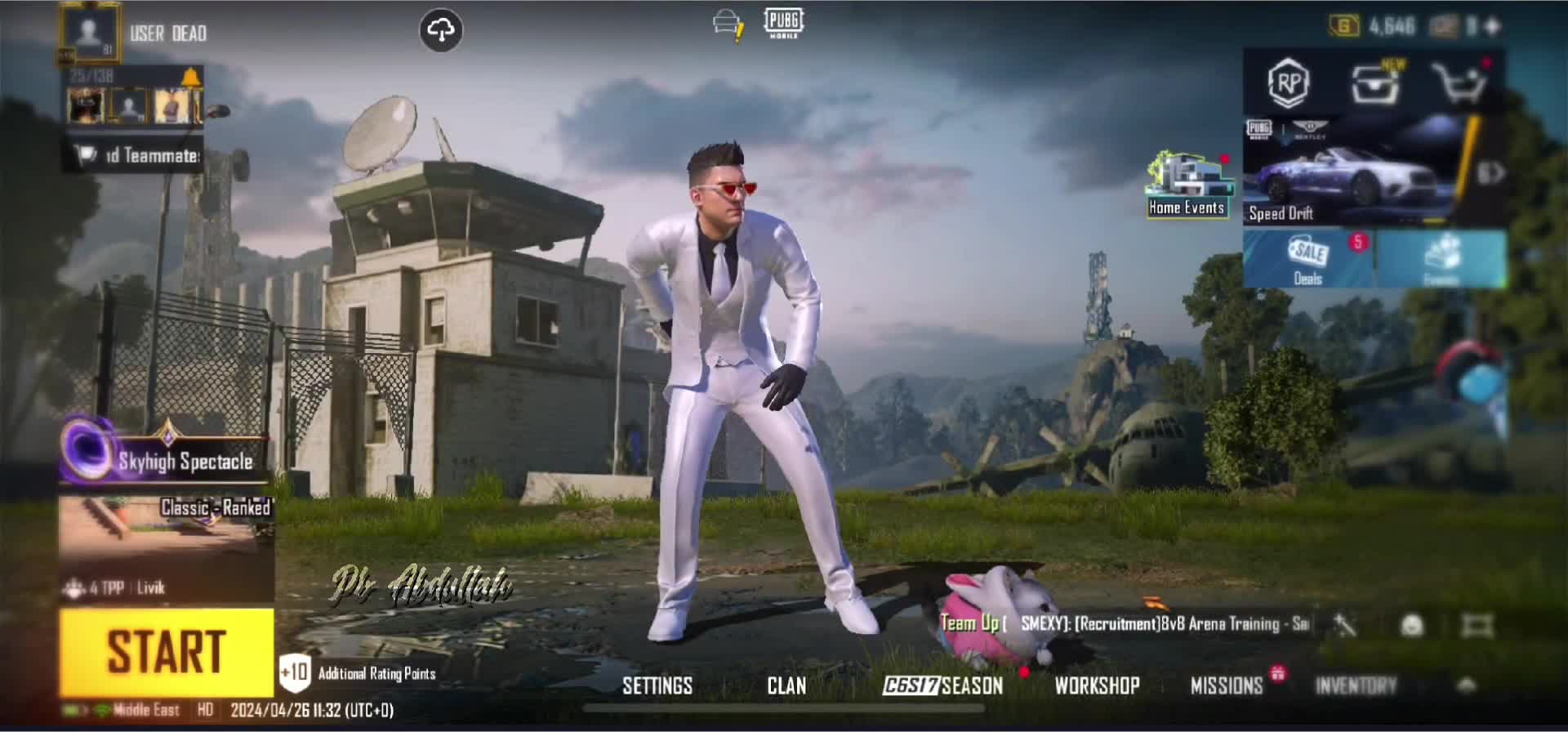Click the yellow START button
This screenshot has width=1568, height=732.
coord(167,651)
